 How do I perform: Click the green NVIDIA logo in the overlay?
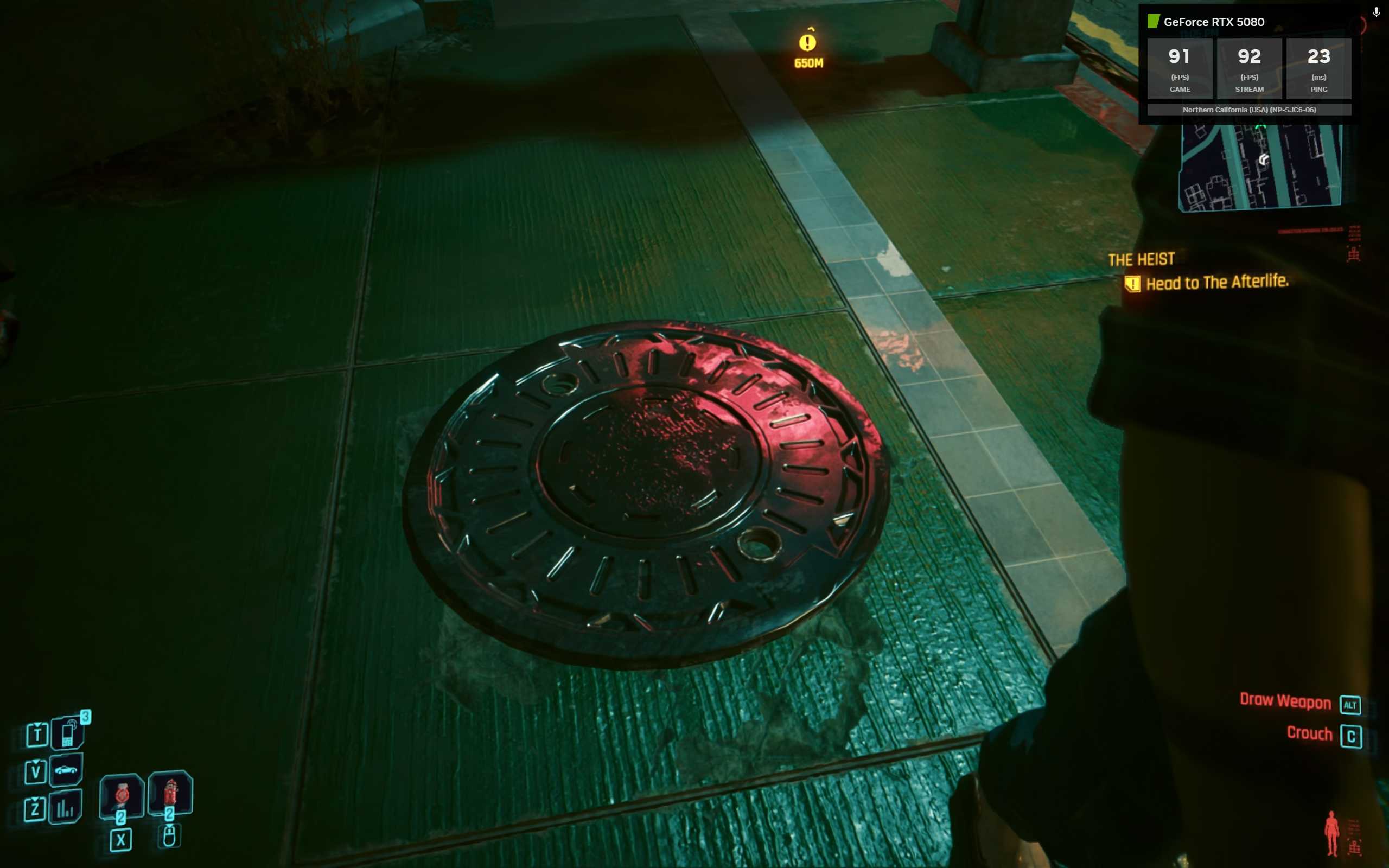tap(1154, 21)
